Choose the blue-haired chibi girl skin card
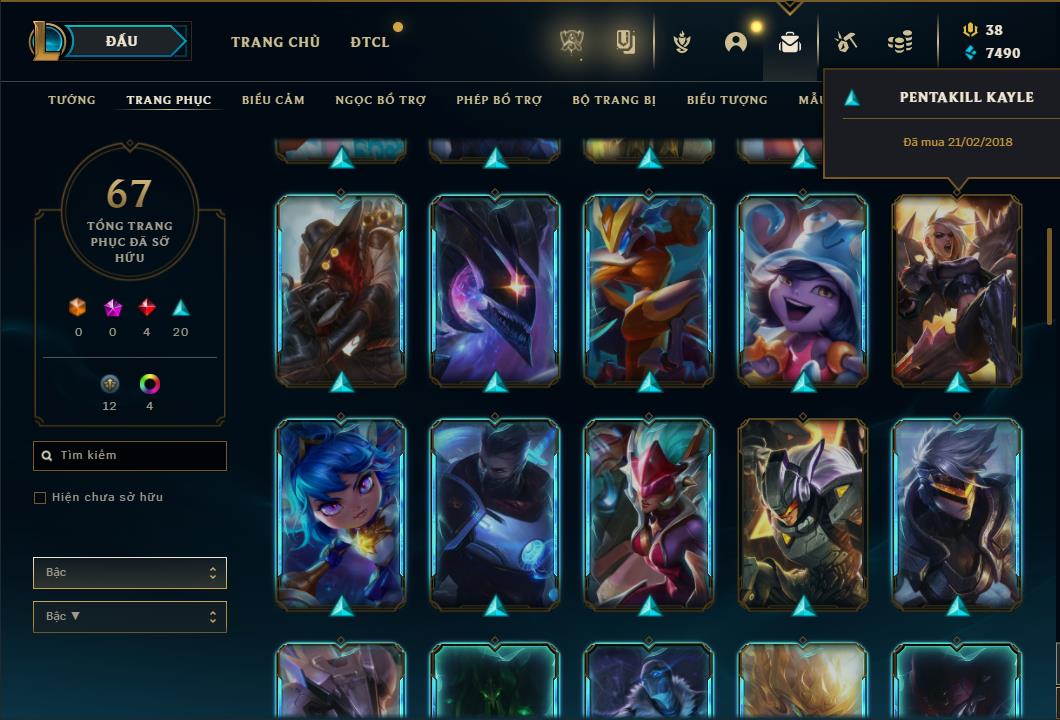Viewport: 1060px width, 720px height. point(341,514)
